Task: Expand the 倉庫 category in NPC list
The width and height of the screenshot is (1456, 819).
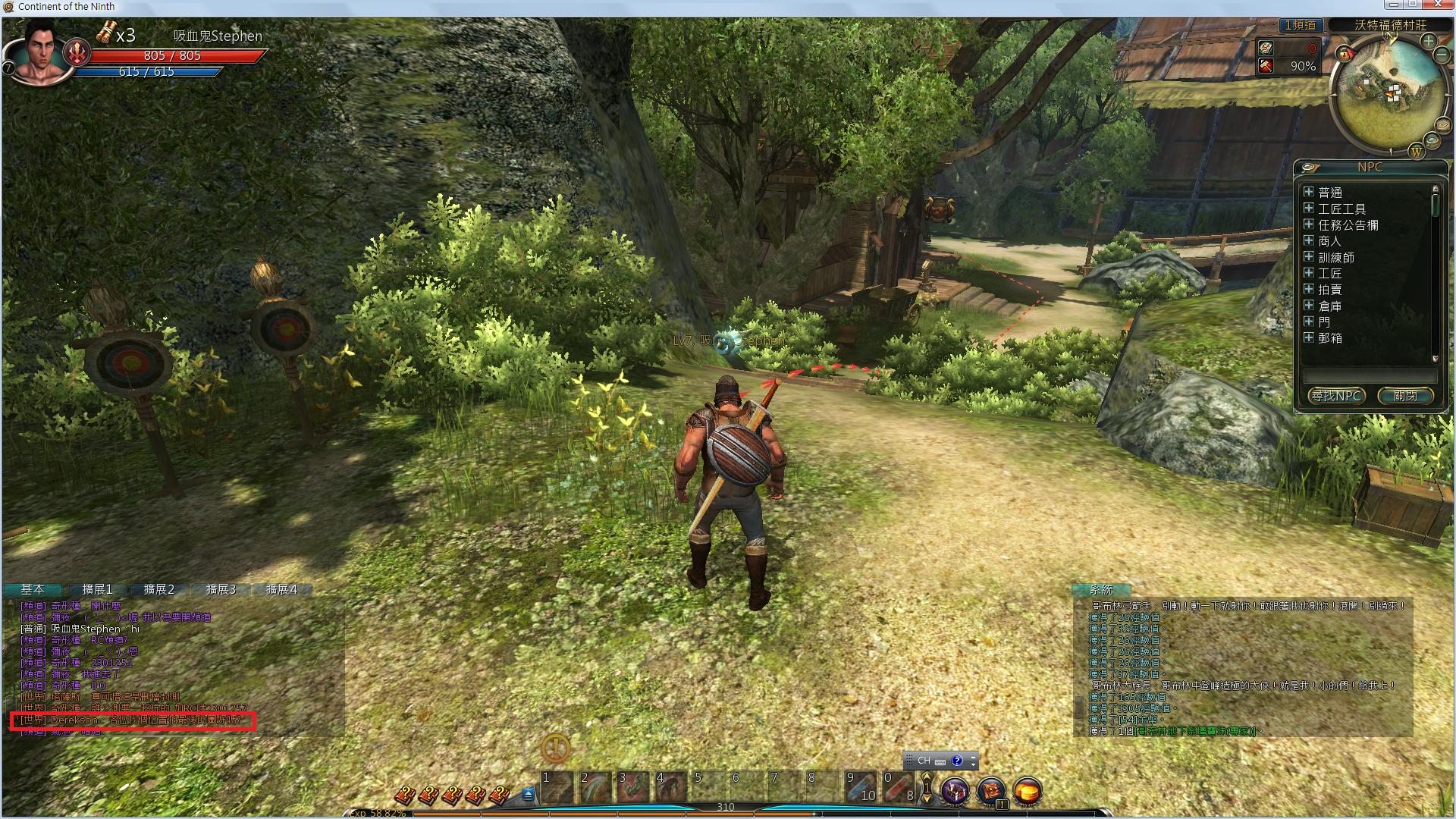Action: point(1309,305)
